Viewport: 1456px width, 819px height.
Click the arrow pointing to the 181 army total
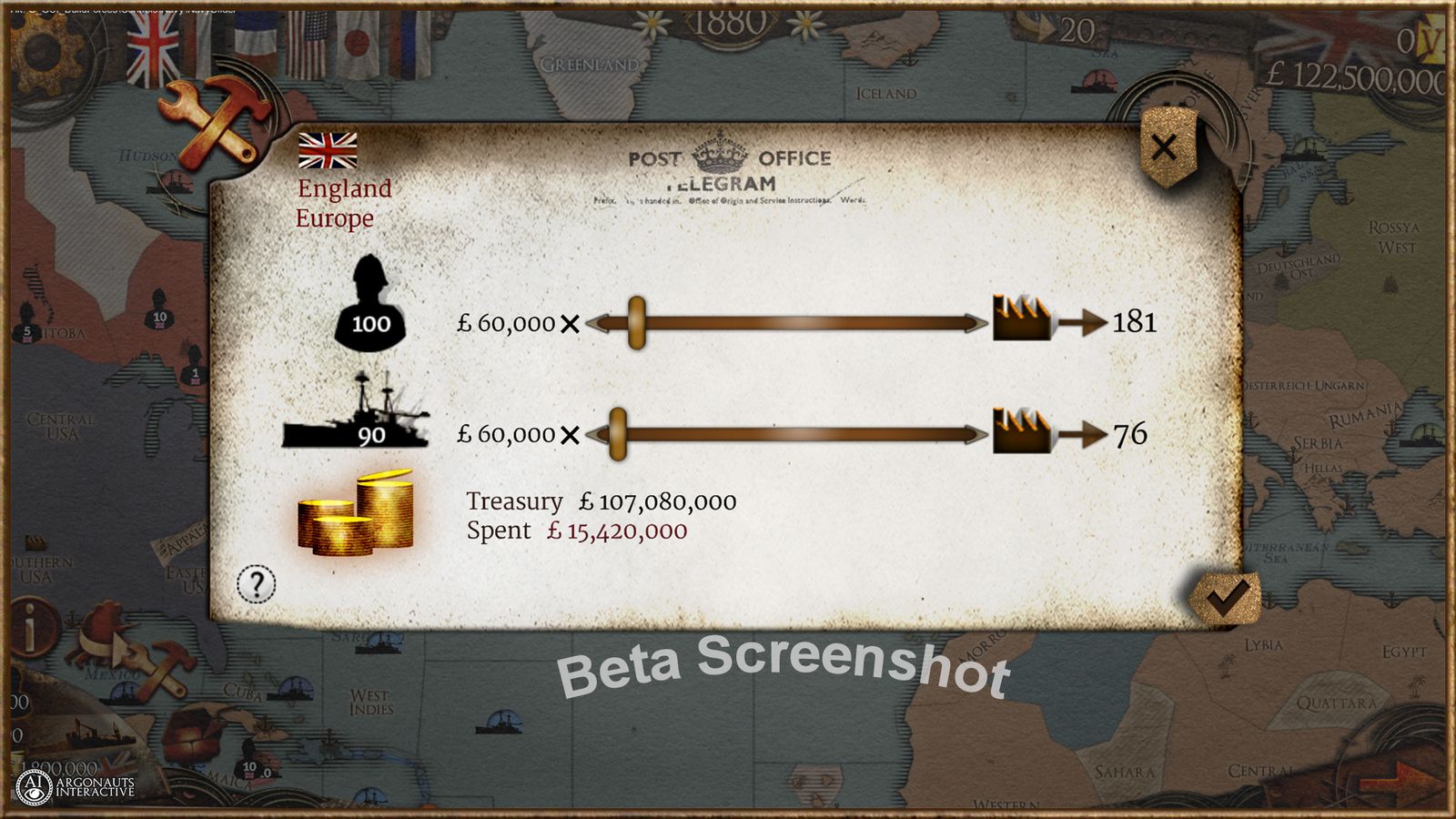click(1083, 321)
